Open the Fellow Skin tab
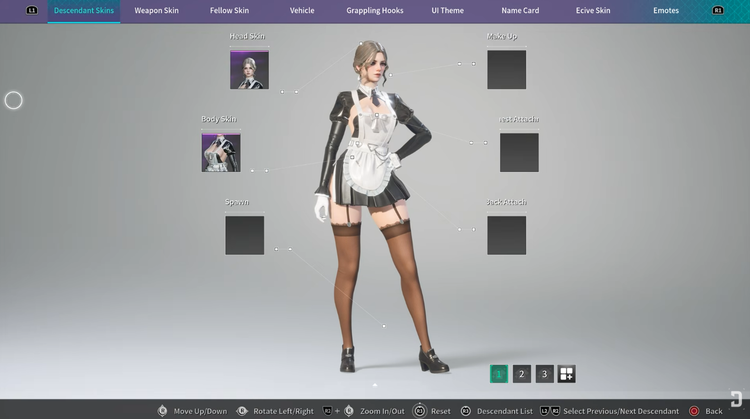 coord(229,11)
